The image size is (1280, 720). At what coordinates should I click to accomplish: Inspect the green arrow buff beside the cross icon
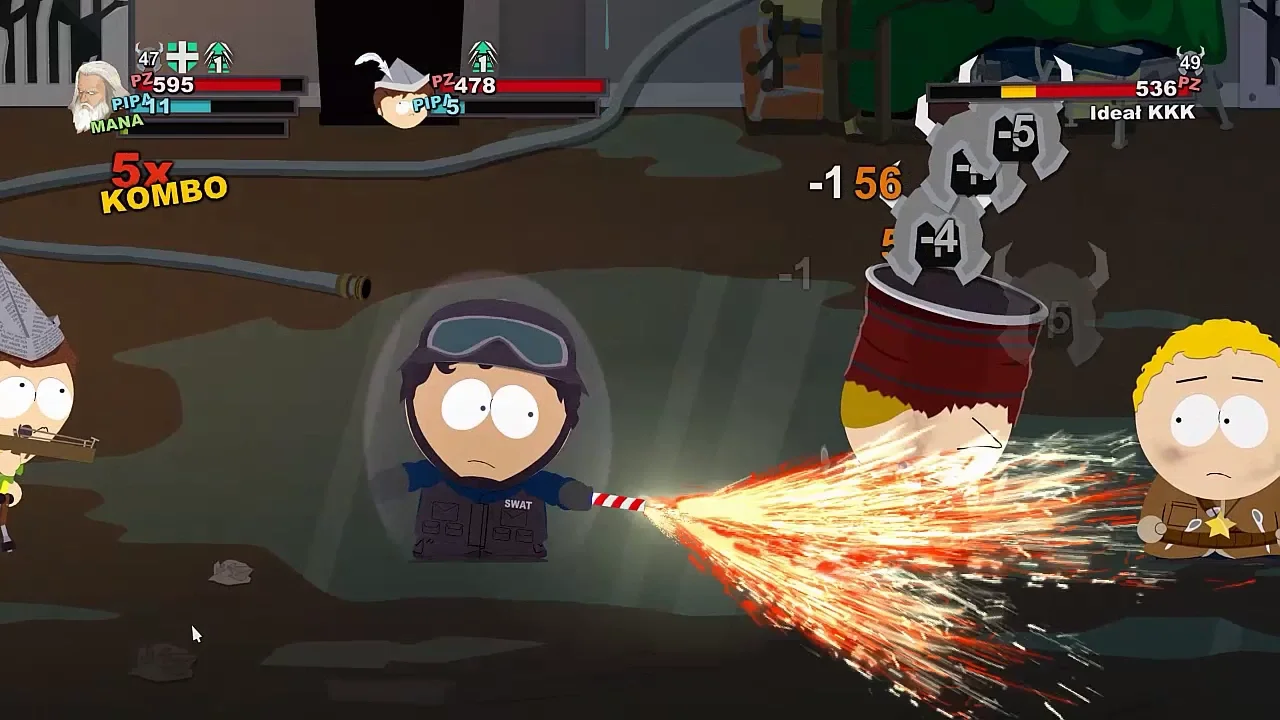coord(218,57)
